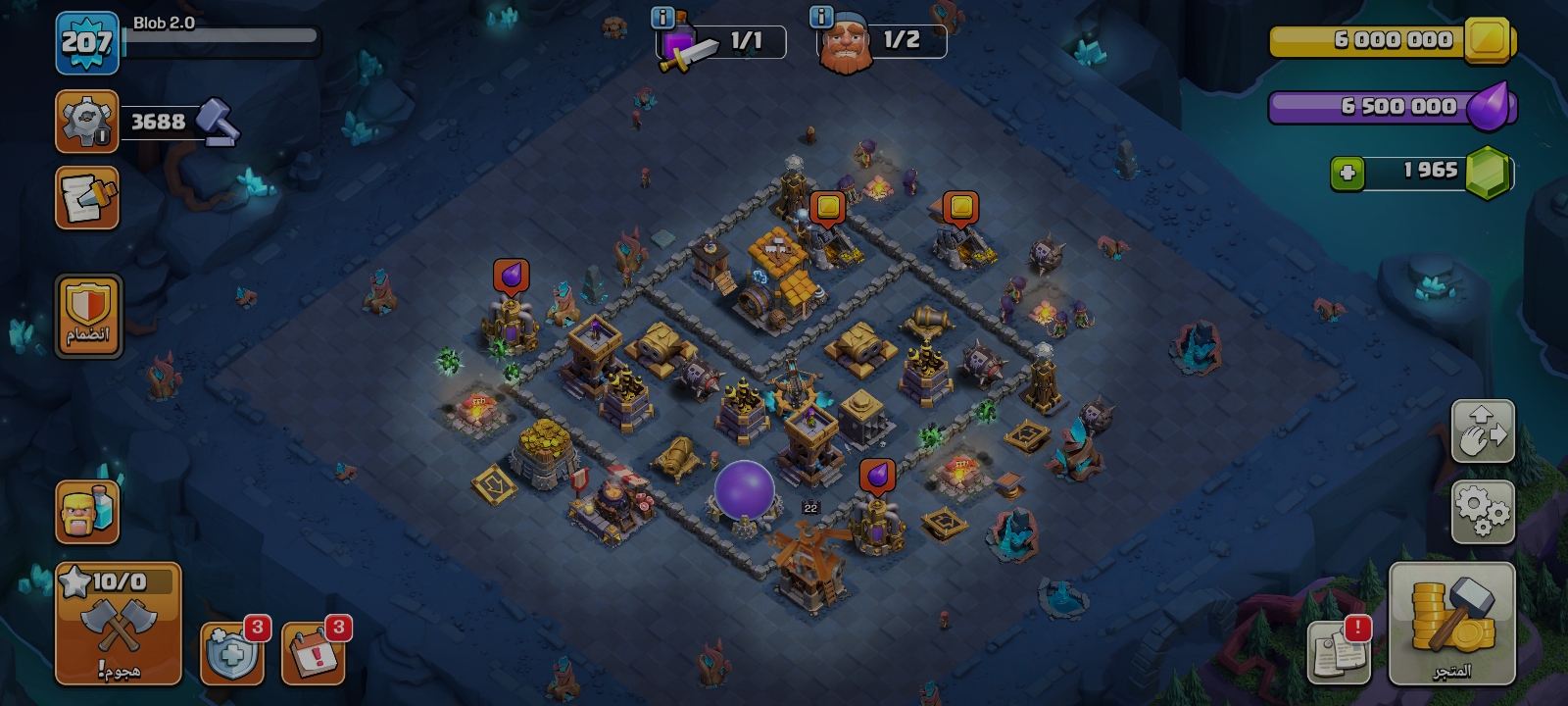This screenshot has height=706, width=1568.
Task: Add gems with the green plus button
Action: click(x=1347, y=174)
